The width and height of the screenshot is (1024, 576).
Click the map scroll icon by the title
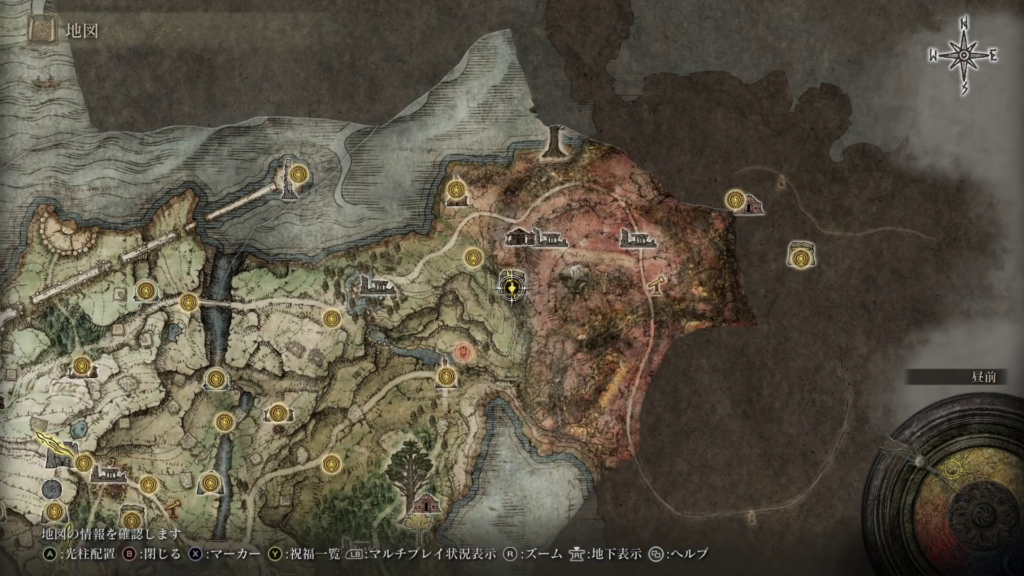tap(42, 30)
